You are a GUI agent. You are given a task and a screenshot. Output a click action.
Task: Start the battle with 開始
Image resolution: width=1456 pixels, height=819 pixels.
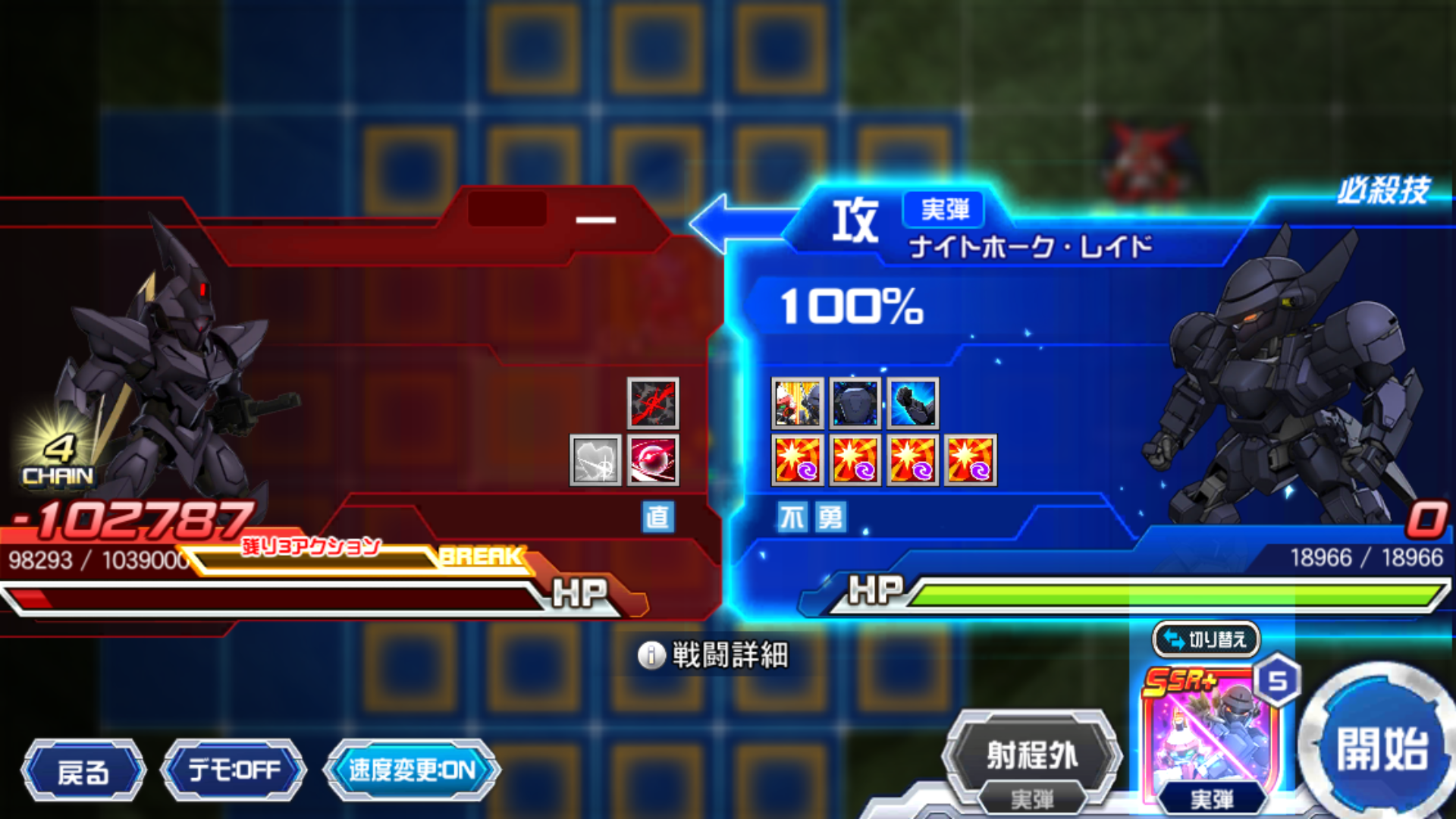[1382, 748]
